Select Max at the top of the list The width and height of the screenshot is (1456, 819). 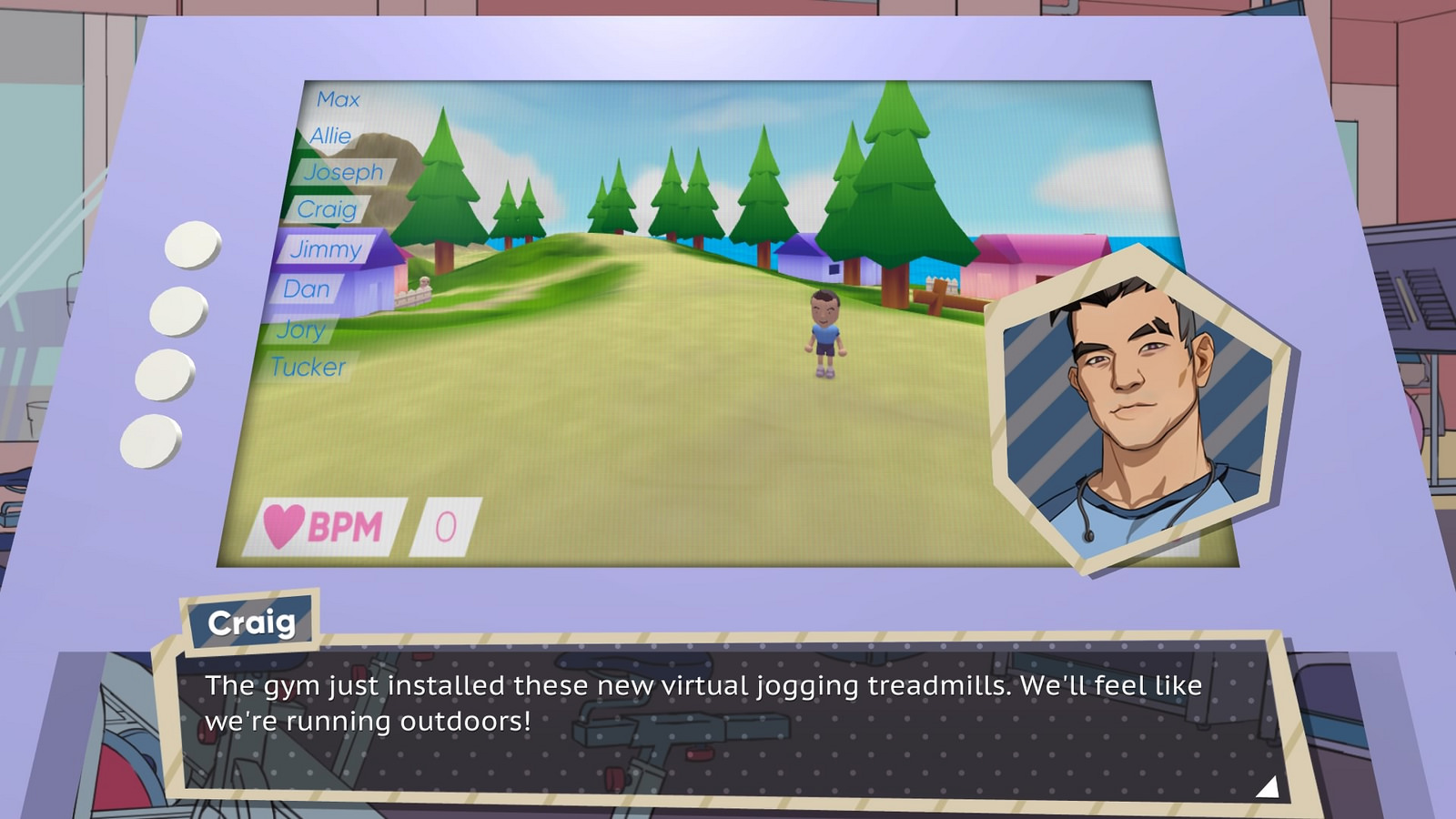338,98
